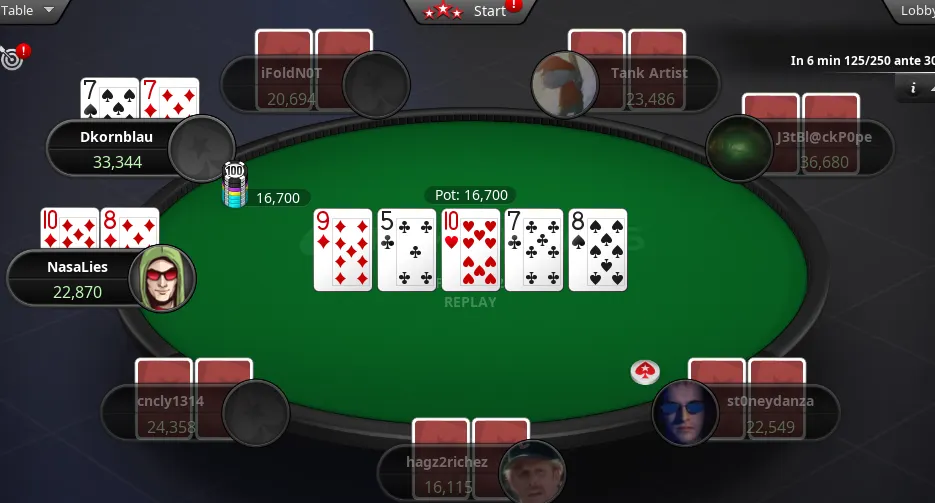Show tournament info with the i button
Screen dimensions: 935x503
(x=913, y=88)
